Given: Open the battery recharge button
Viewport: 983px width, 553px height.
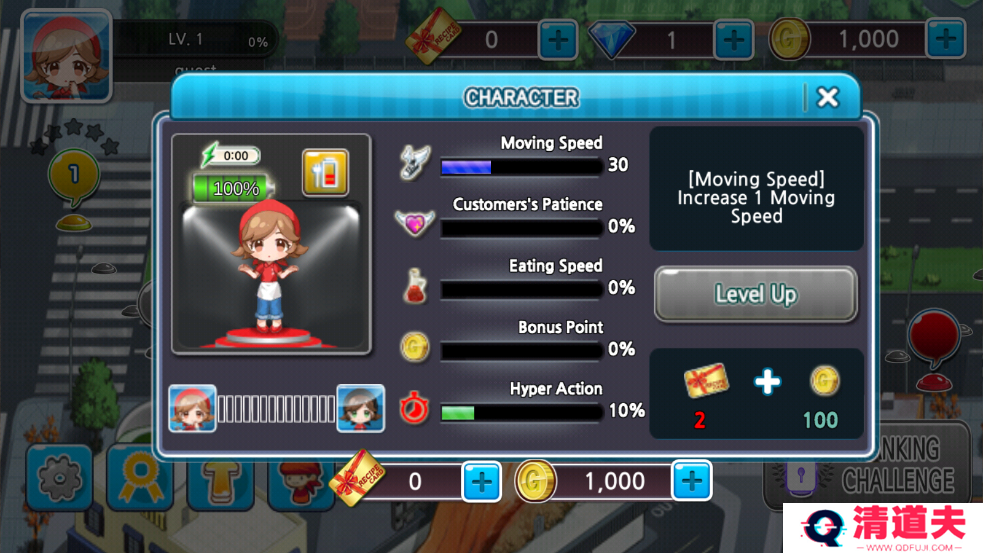Looking at the screenshot, I should 325,172.
